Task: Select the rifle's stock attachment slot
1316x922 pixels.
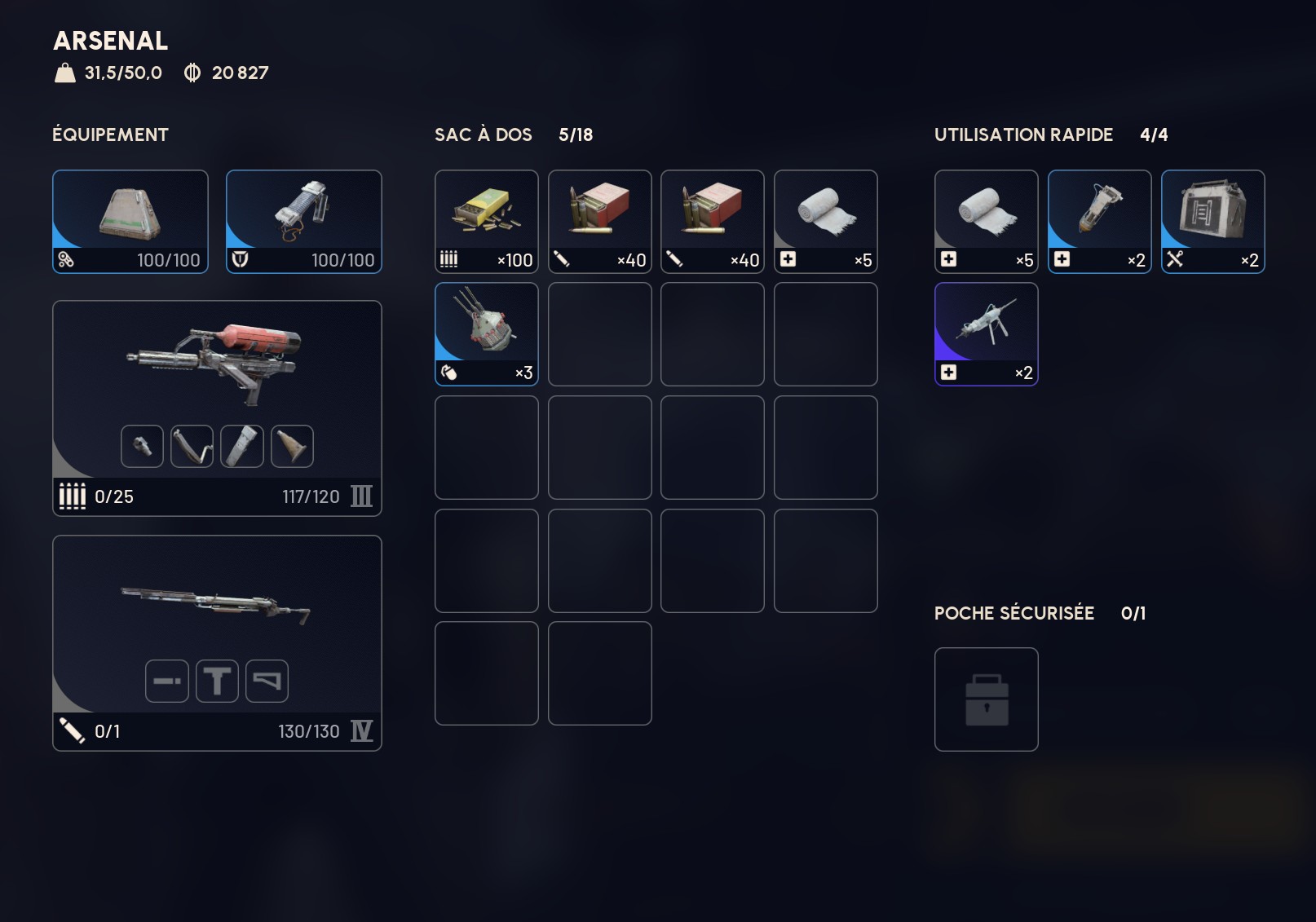Action: (x=268, y=682)
